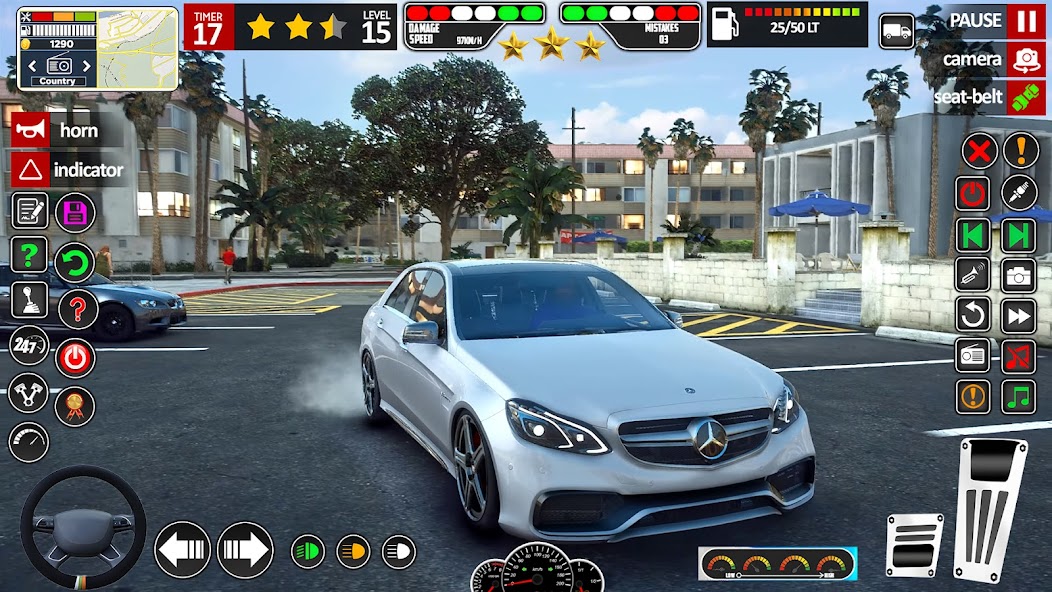The height and width of the screenshot is (592, 1052).
Task: Click the green circular arrow reset icon
Action: click(x=75, y=262)
